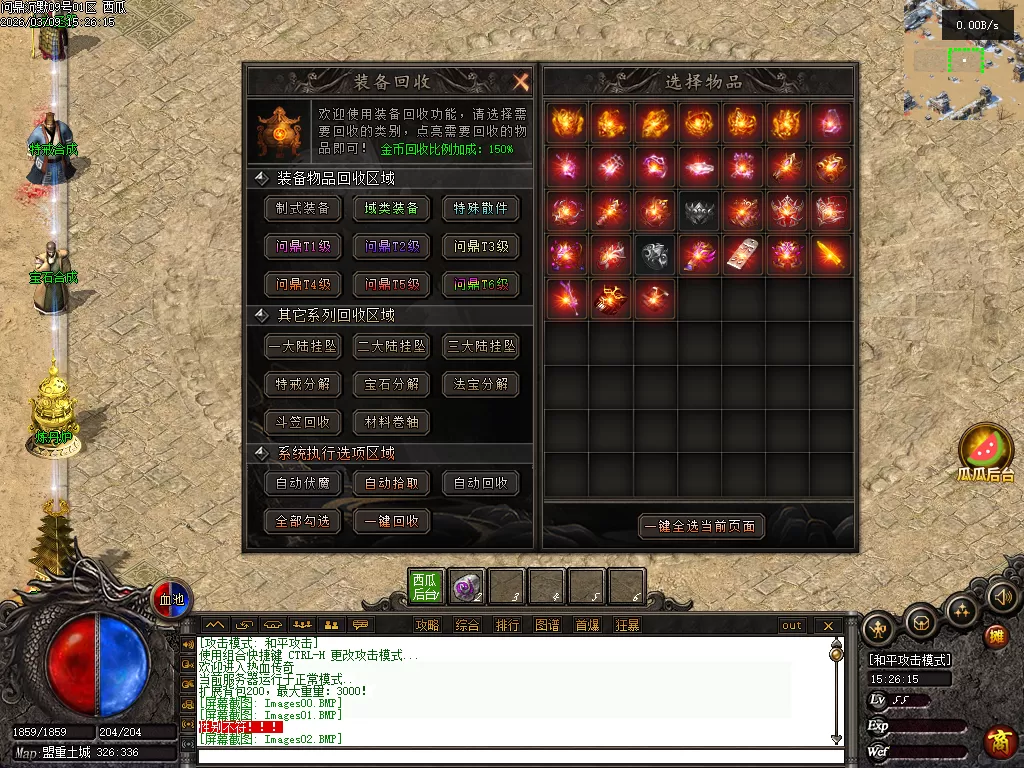Viewport: 1024px width, 768px height.
Task: Use the 西瓜后台 hotbar slot
Action: pos(426,586)
